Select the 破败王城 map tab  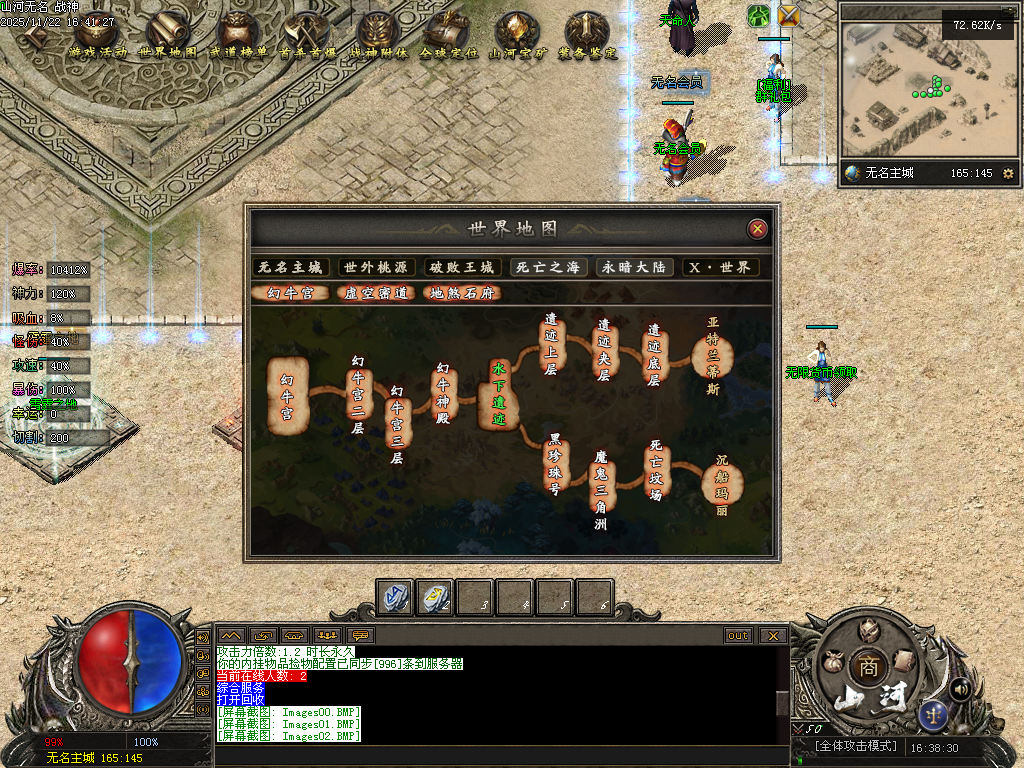point(462,267)
